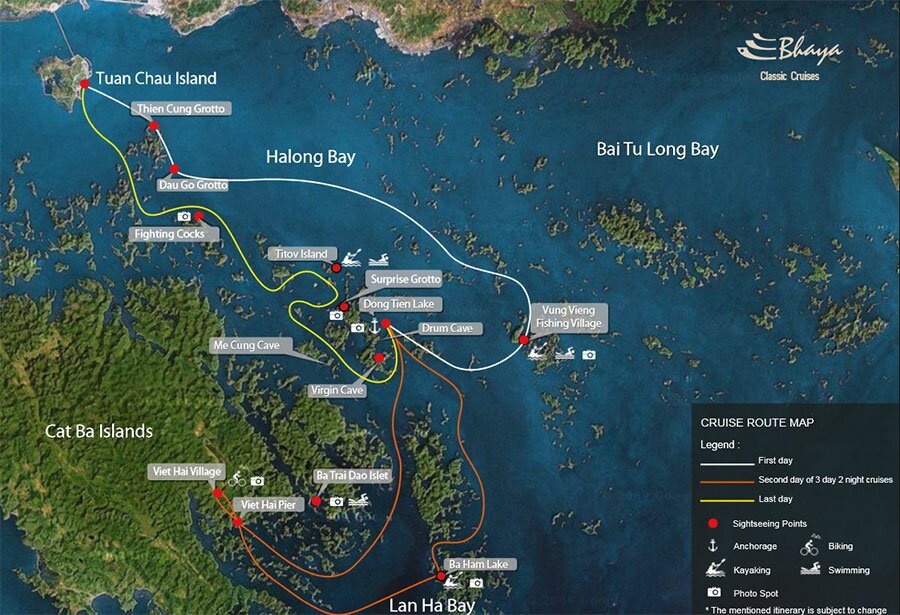
Task: Select the Anchorage legend icon
Action: point(713,546)
